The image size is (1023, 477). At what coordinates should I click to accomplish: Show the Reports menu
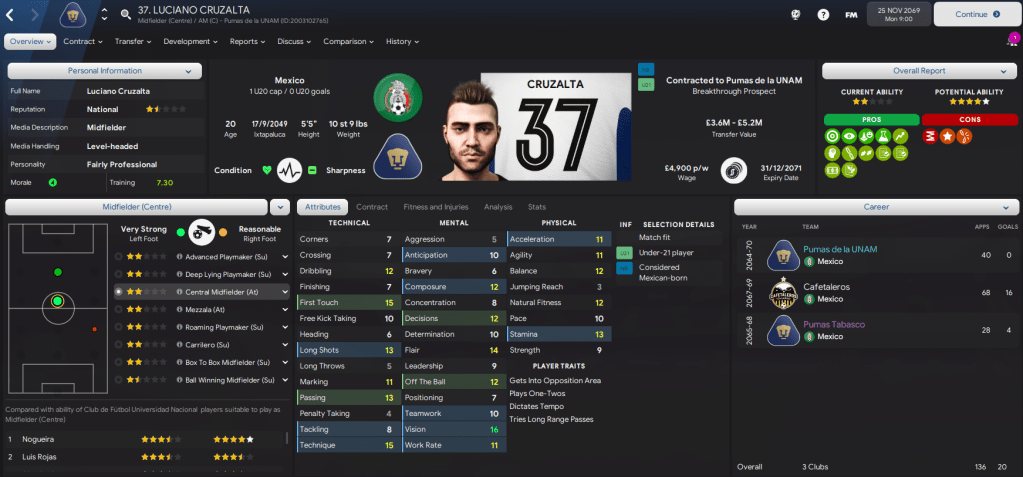click(x=247, y=42)
